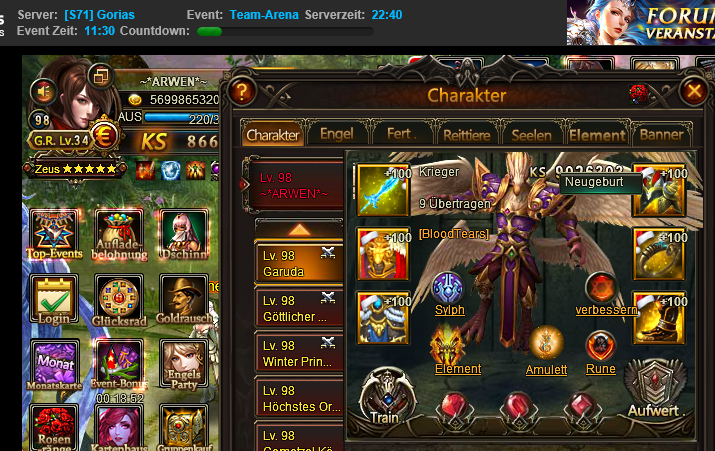Show the Banner tab
This screenshot has height=451, width=715.
[661, 134]
